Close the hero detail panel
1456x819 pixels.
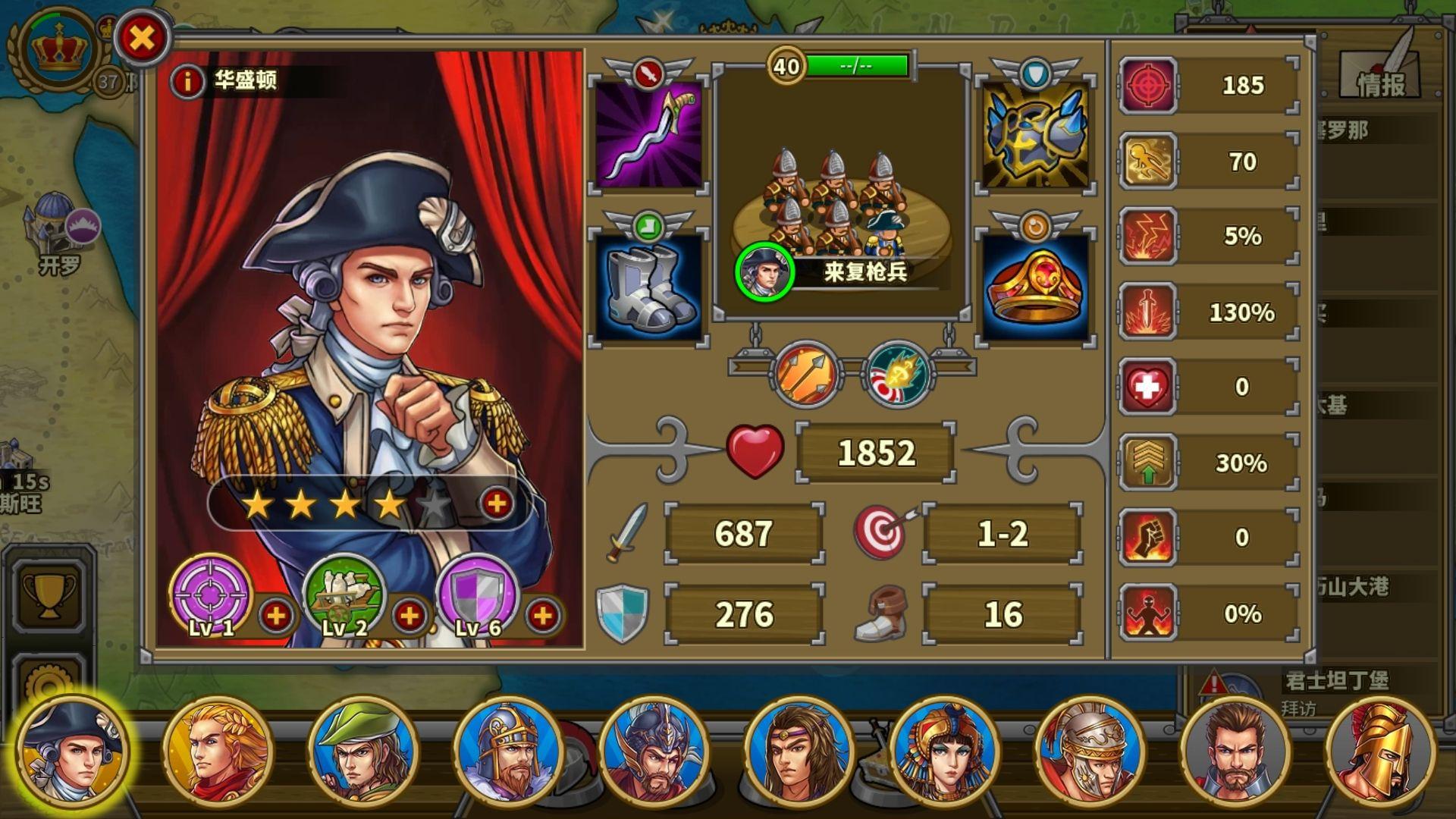point(142,37)
